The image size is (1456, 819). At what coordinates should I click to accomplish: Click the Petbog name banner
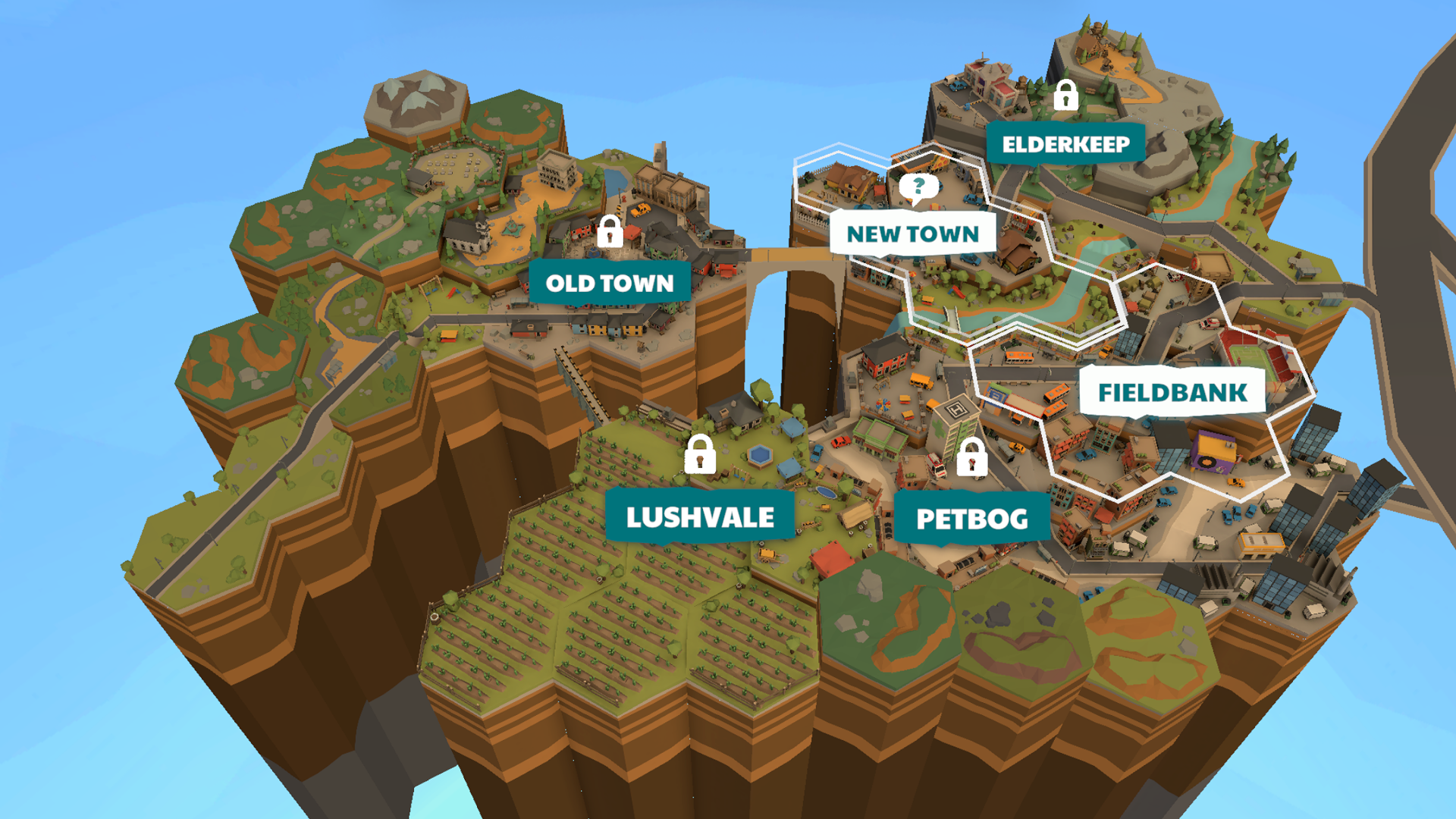(x=972, y=519)
